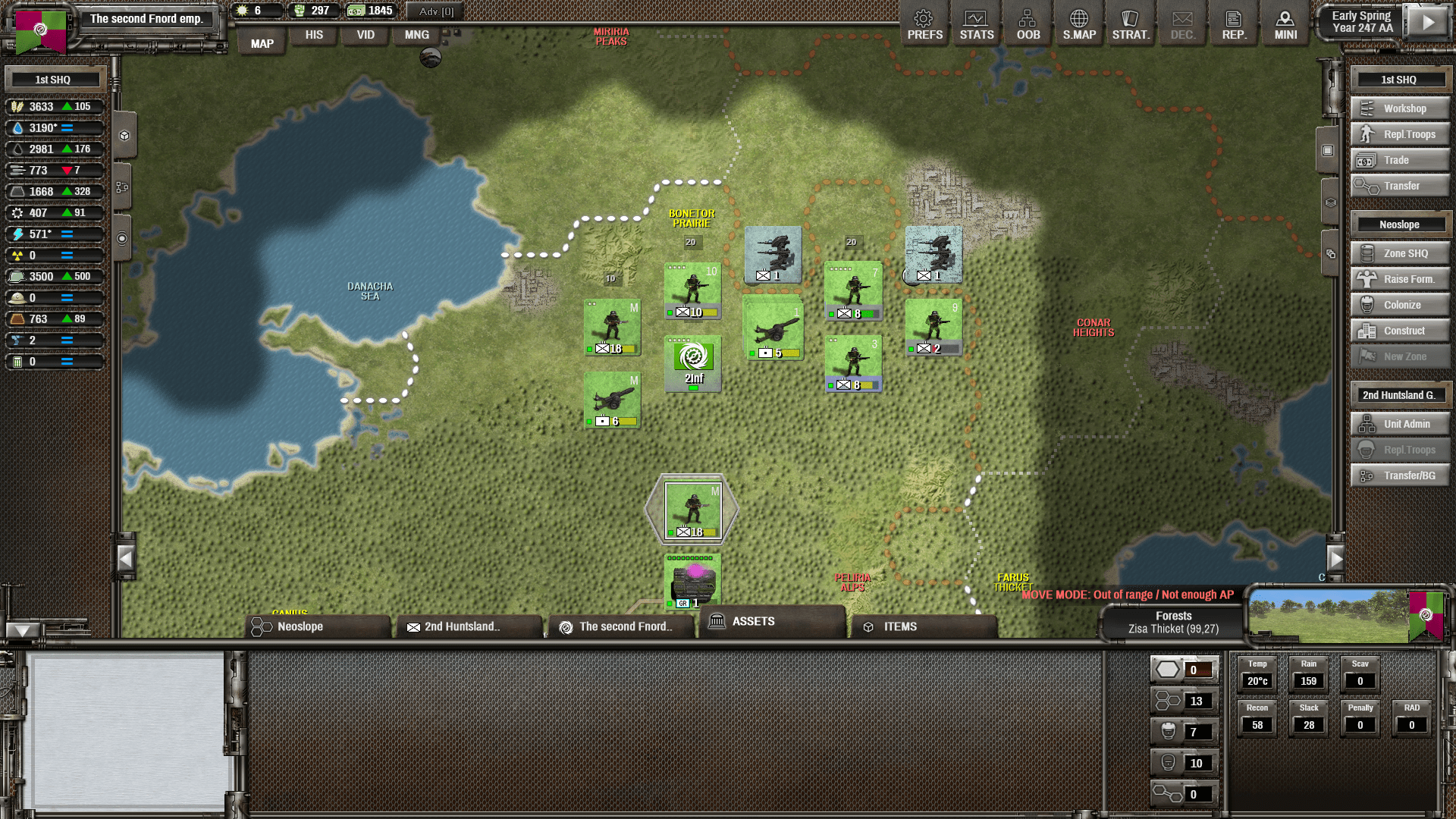The image size is (1456, 819).
Task: Open the REP. reports screen
Action: point(1234,25)
